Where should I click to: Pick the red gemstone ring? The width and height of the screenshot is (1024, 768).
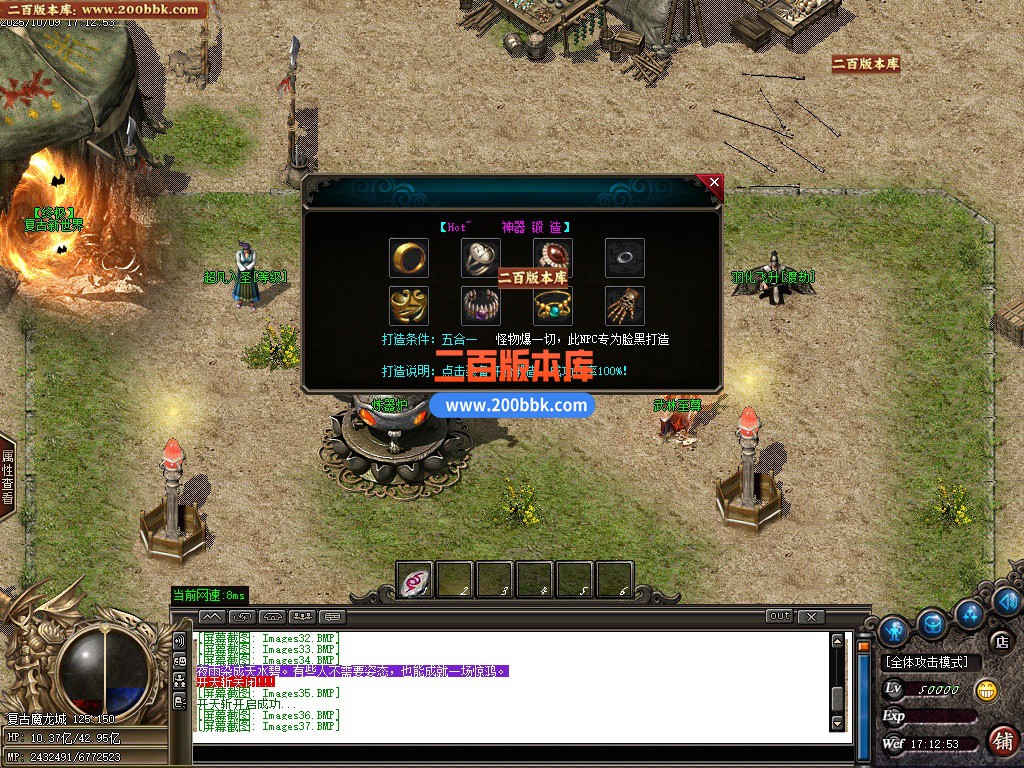[552, 257]
